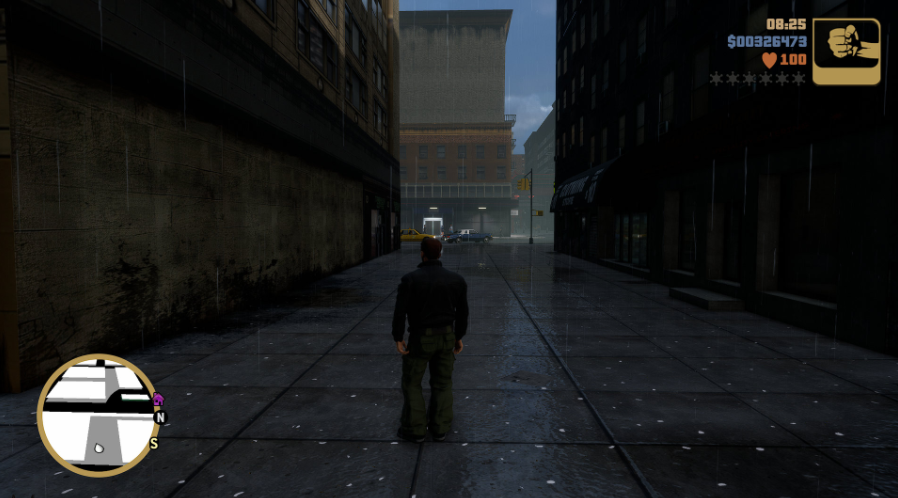Click the player arrow on the minimap
The height and width of the screenshot is (498, 898).
[98, 446]
